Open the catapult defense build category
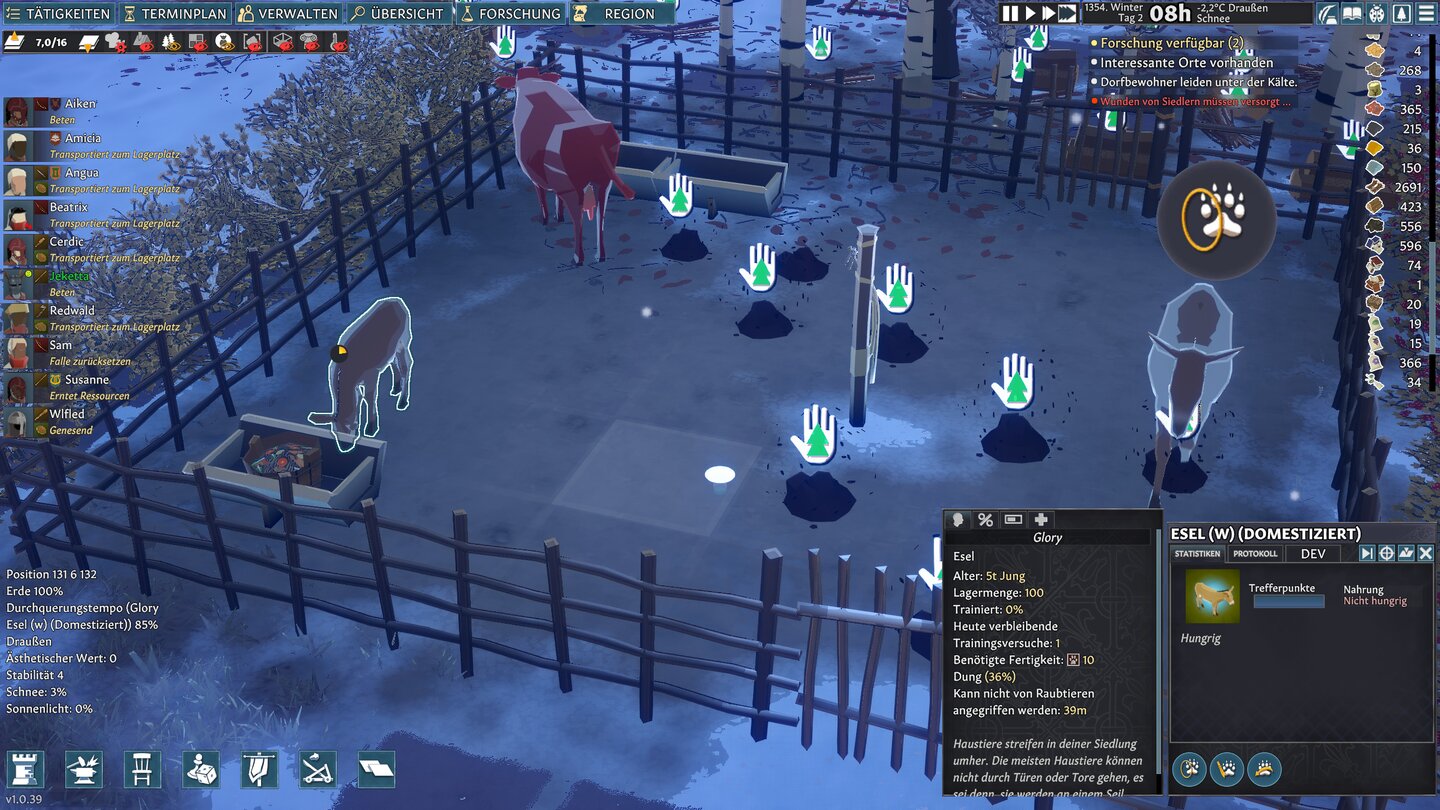Image resolution: width=1440 pixels, height=810 pixels. (x=318, y=769)
